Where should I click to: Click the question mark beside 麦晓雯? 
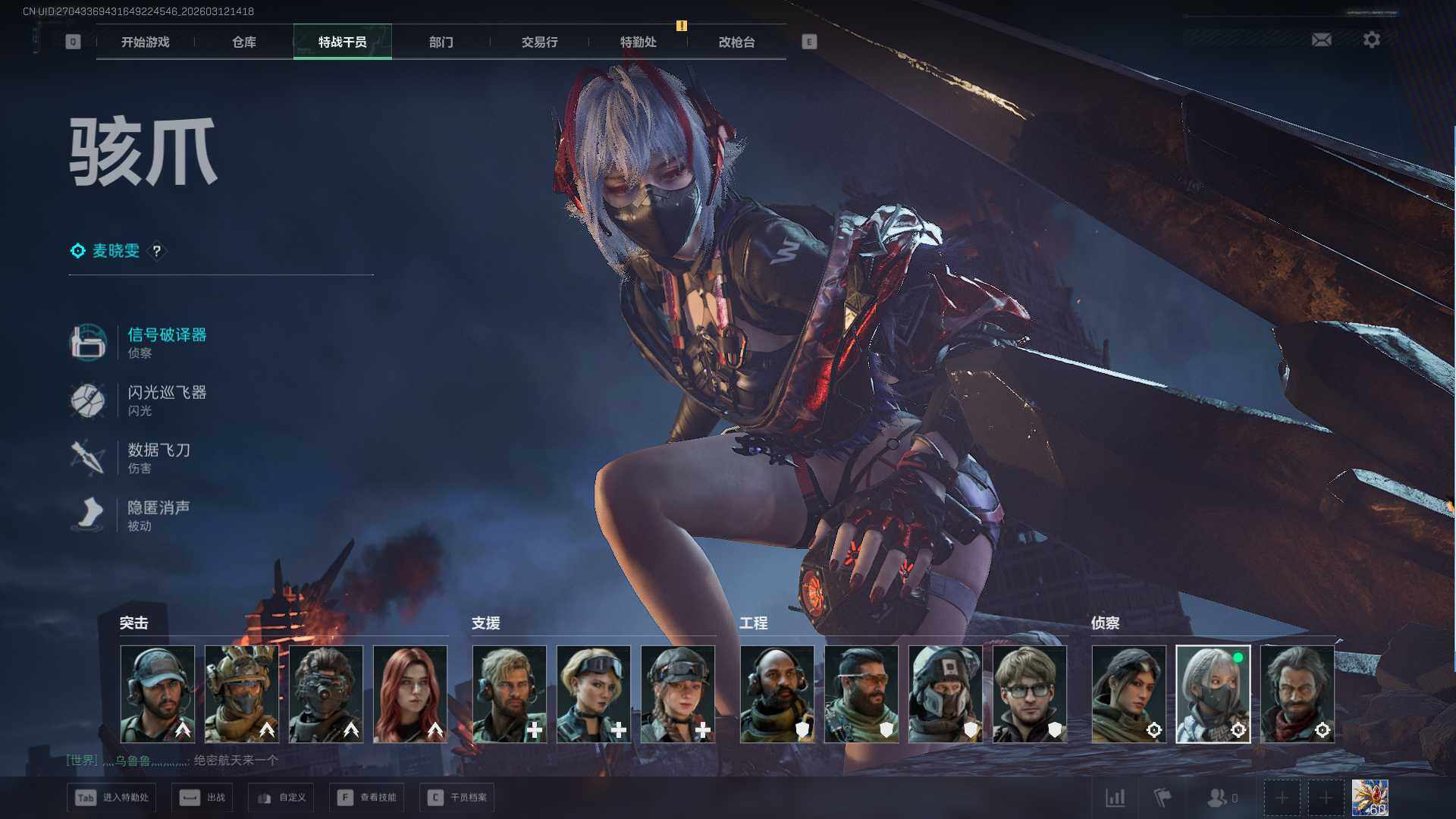tap(157, 251)
